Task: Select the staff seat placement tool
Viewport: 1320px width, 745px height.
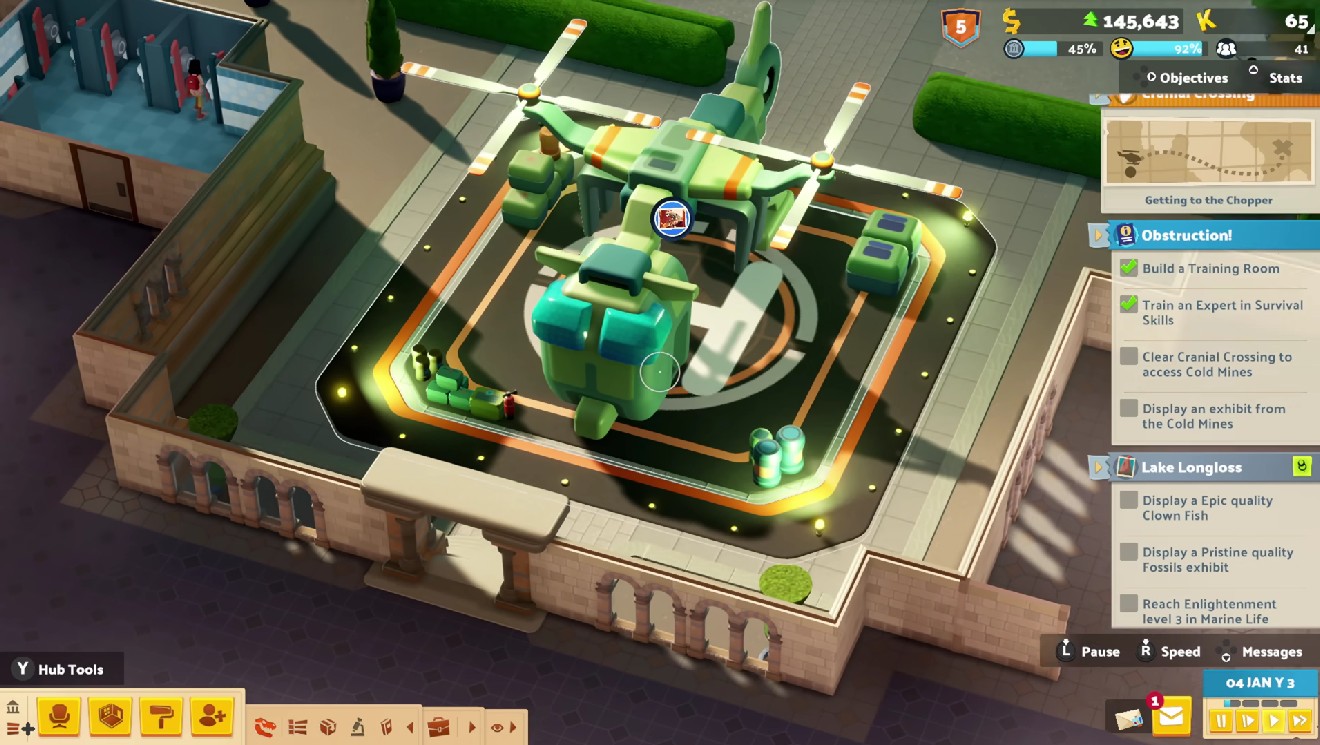Action: tap(60, 716)
